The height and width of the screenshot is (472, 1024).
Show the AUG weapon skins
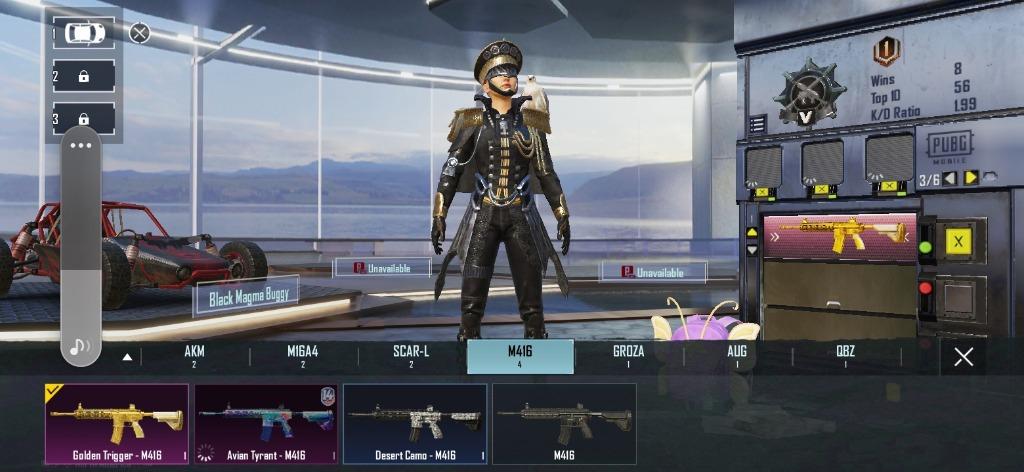coord(737,356)
